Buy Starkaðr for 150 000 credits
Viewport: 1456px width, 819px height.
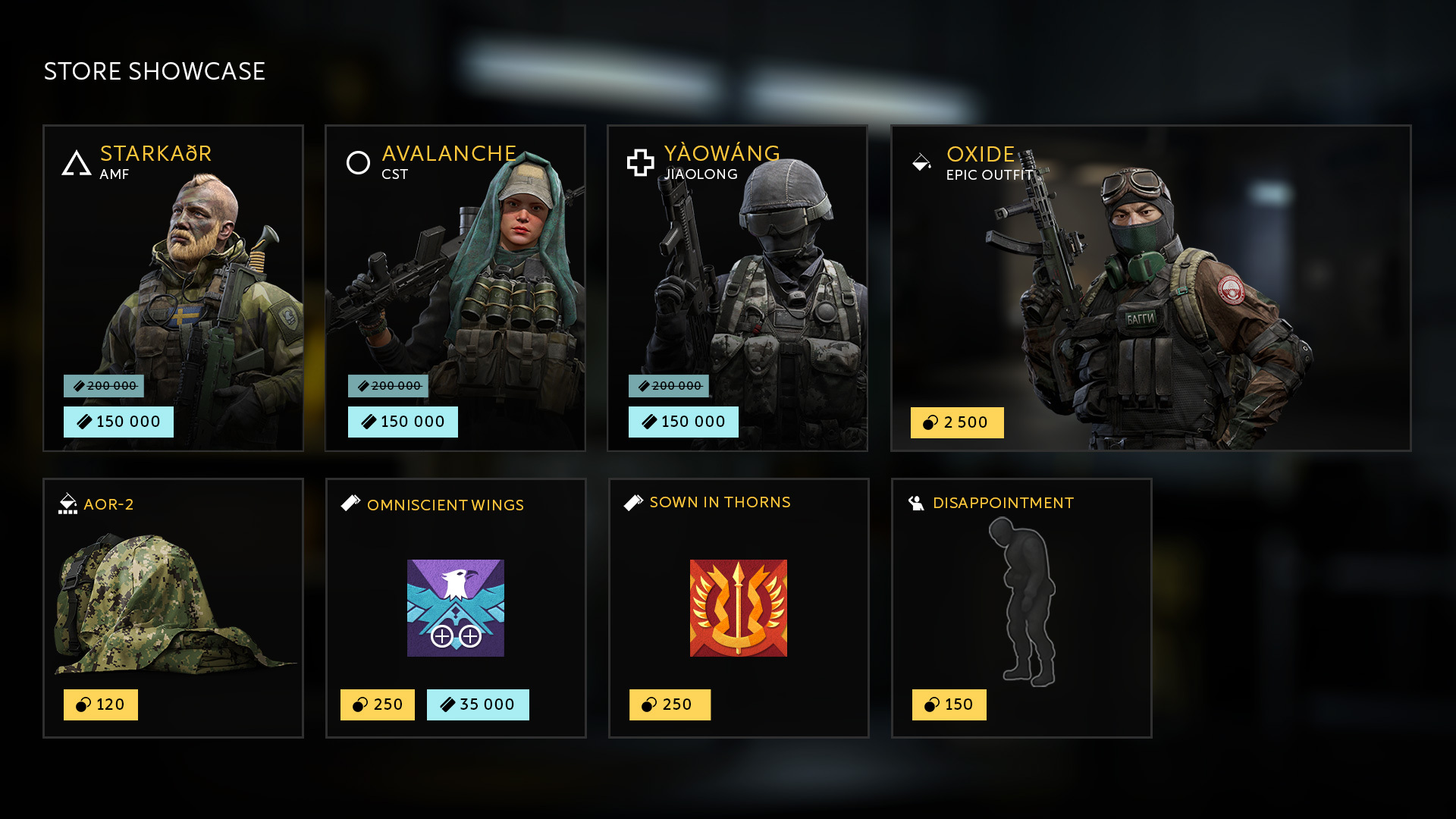pos(118,422)
